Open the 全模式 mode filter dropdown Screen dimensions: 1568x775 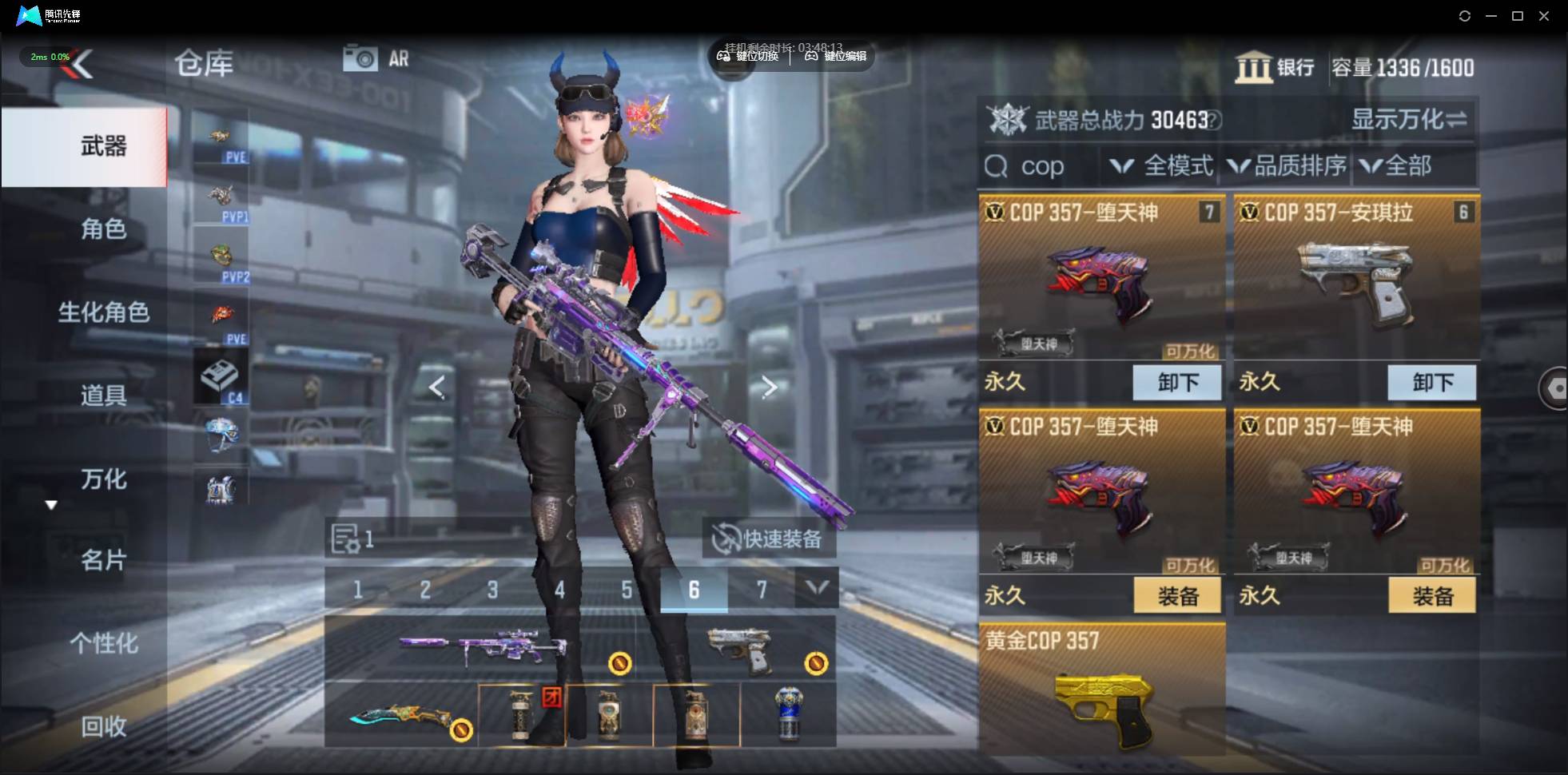tap(1163, 166)
